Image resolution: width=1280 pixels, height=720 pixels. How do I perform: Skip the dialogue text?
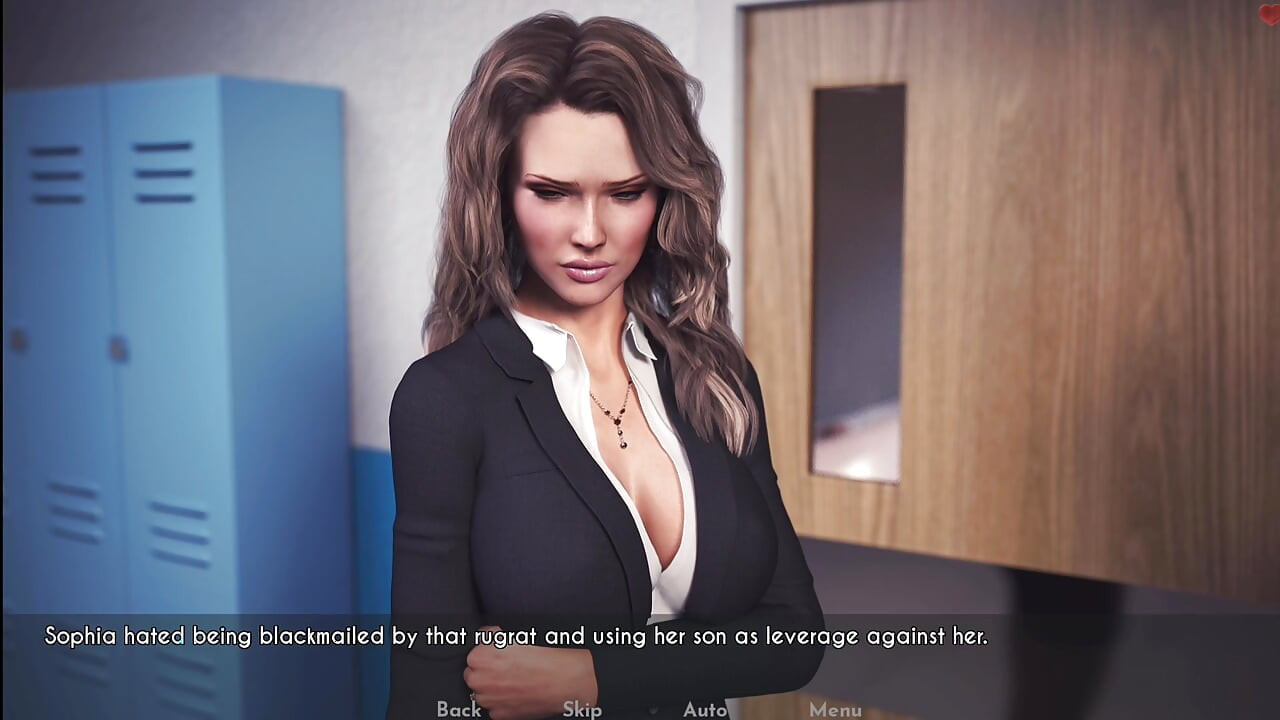point(582,709)
